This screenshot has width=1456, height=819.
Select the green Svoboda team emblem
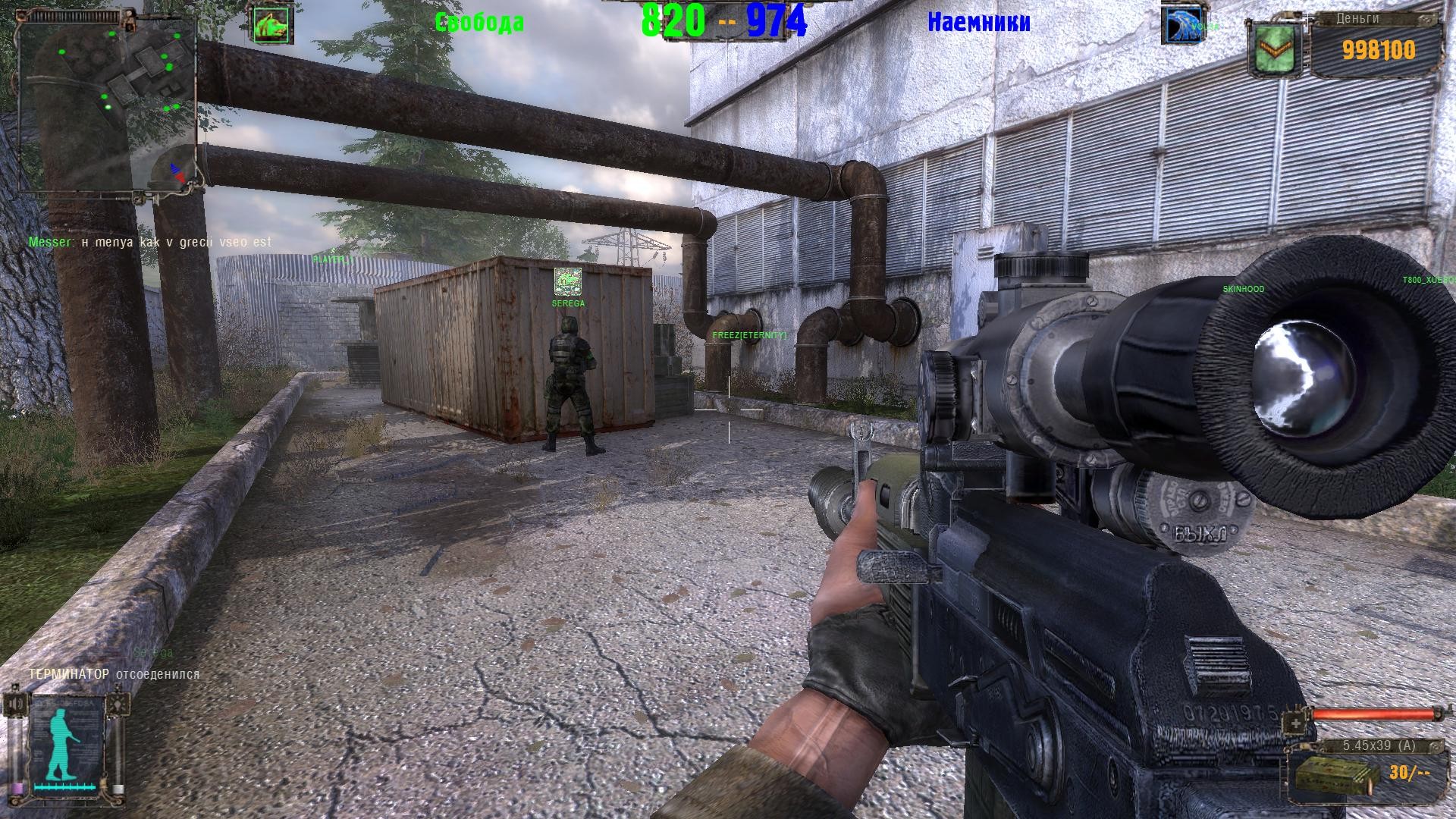point(273,26)
